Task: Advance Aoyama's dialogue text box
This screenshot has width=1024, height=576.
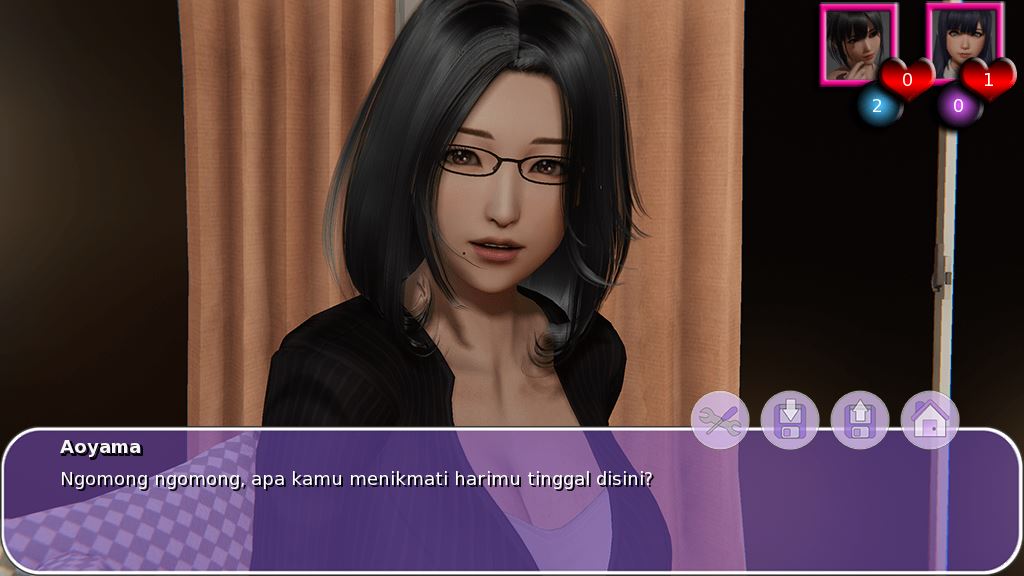Action: 510,500
